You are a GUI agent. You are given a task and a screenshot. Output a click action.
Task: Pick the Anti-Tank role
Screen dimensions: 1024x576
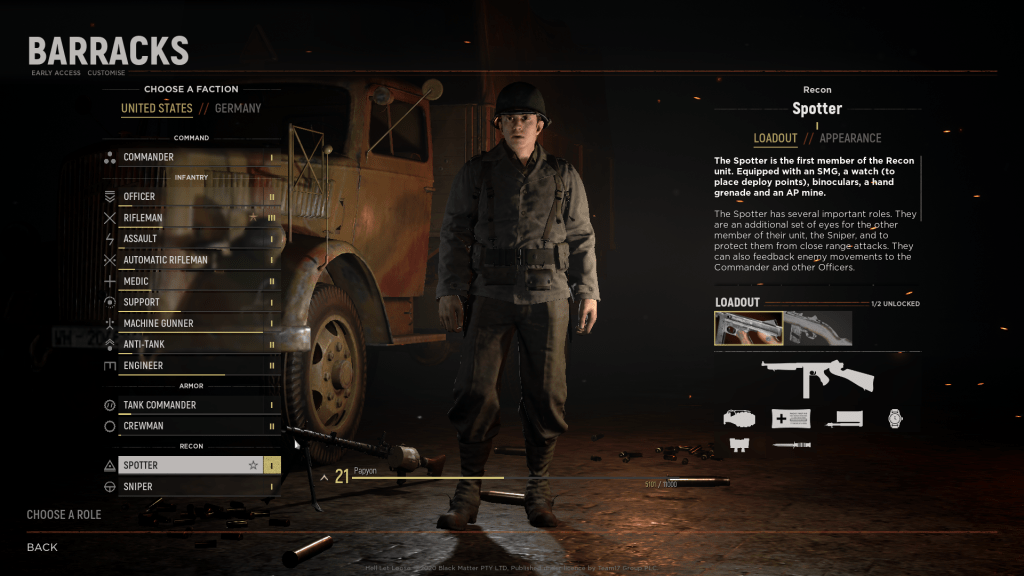click(x=190, y=344)
